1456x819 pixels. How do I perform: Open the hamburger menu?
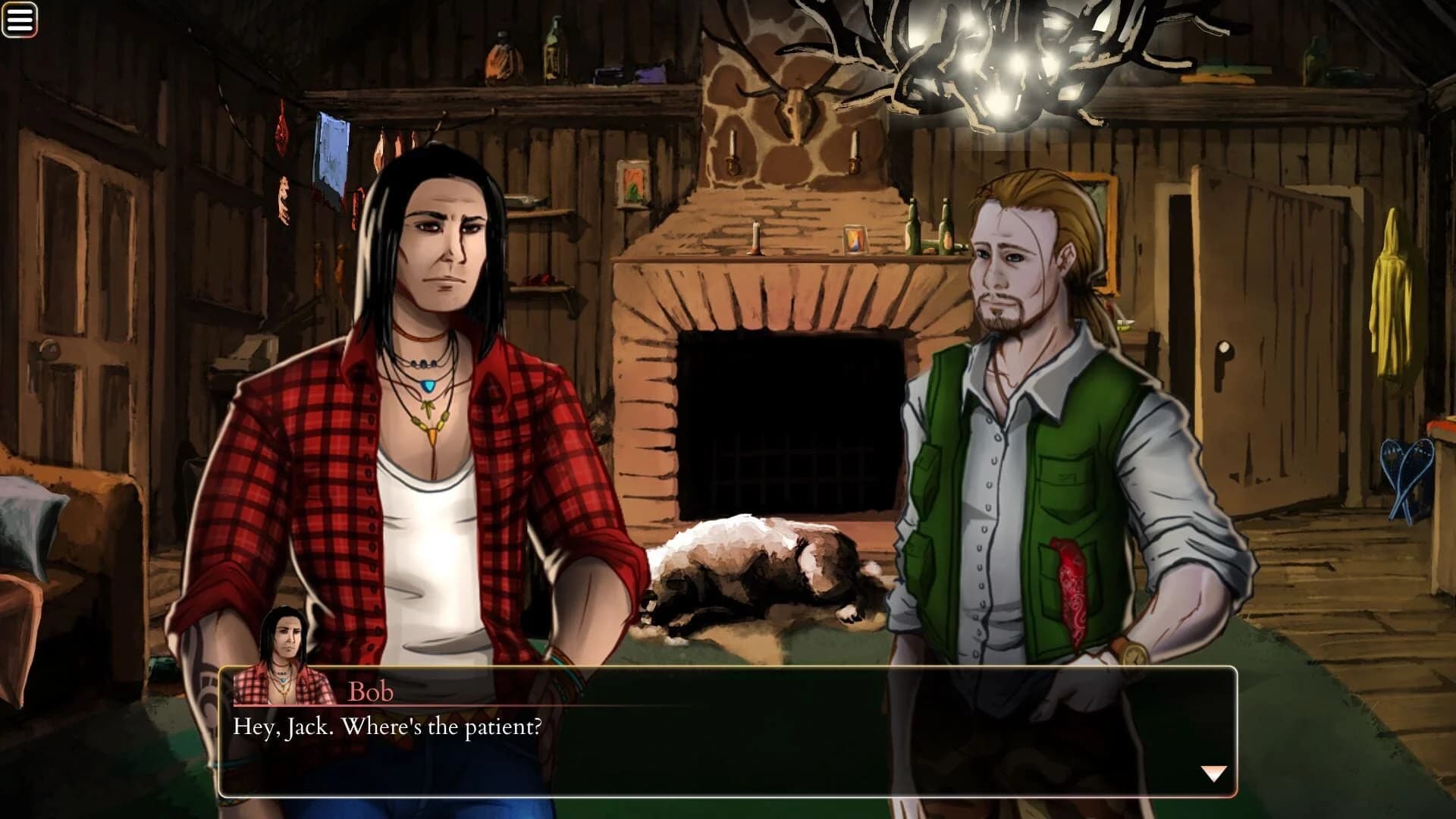point(20,17)
